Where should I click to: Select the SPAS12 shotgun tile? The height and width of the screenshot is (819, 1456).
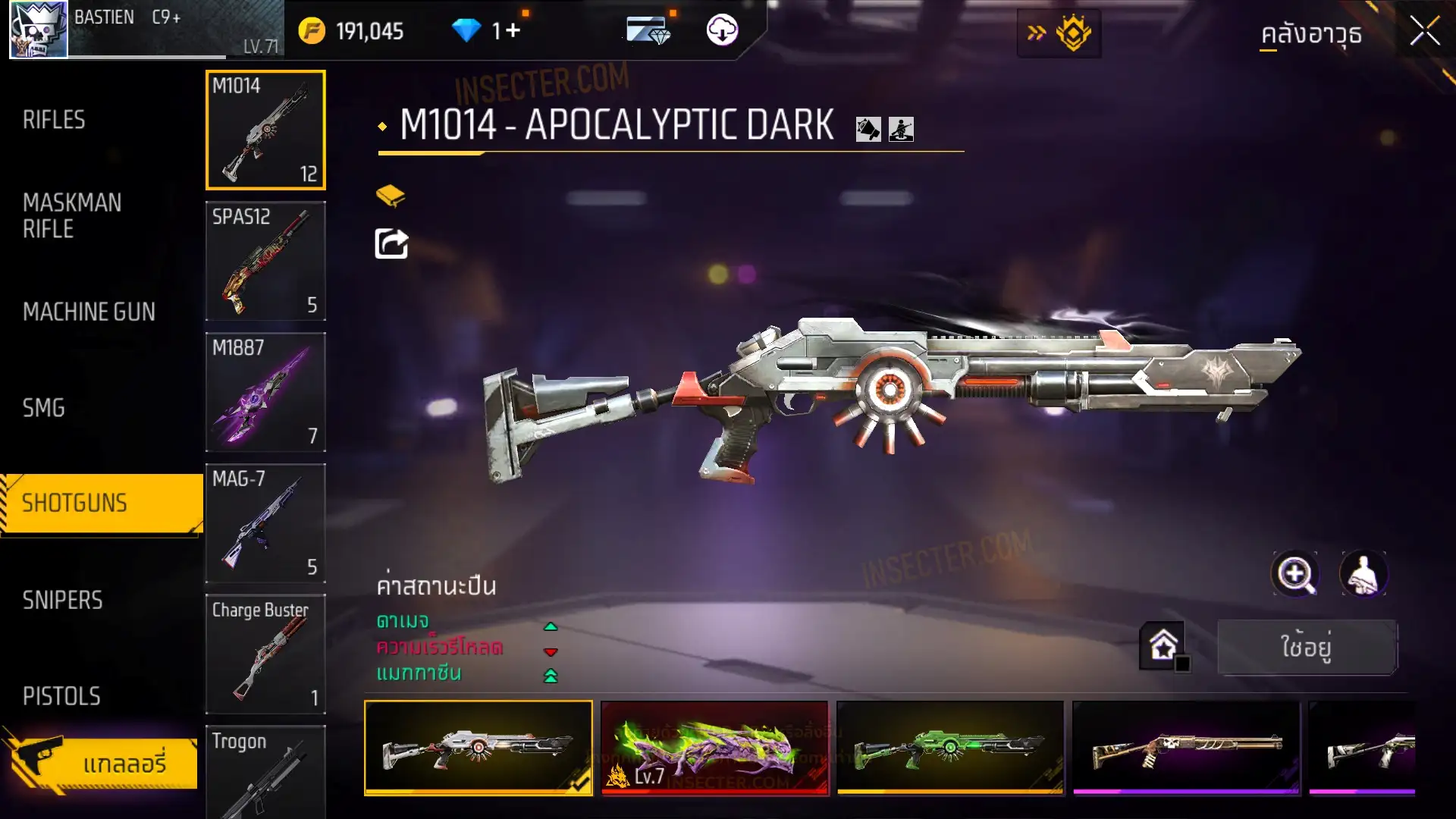pos(265,261)
